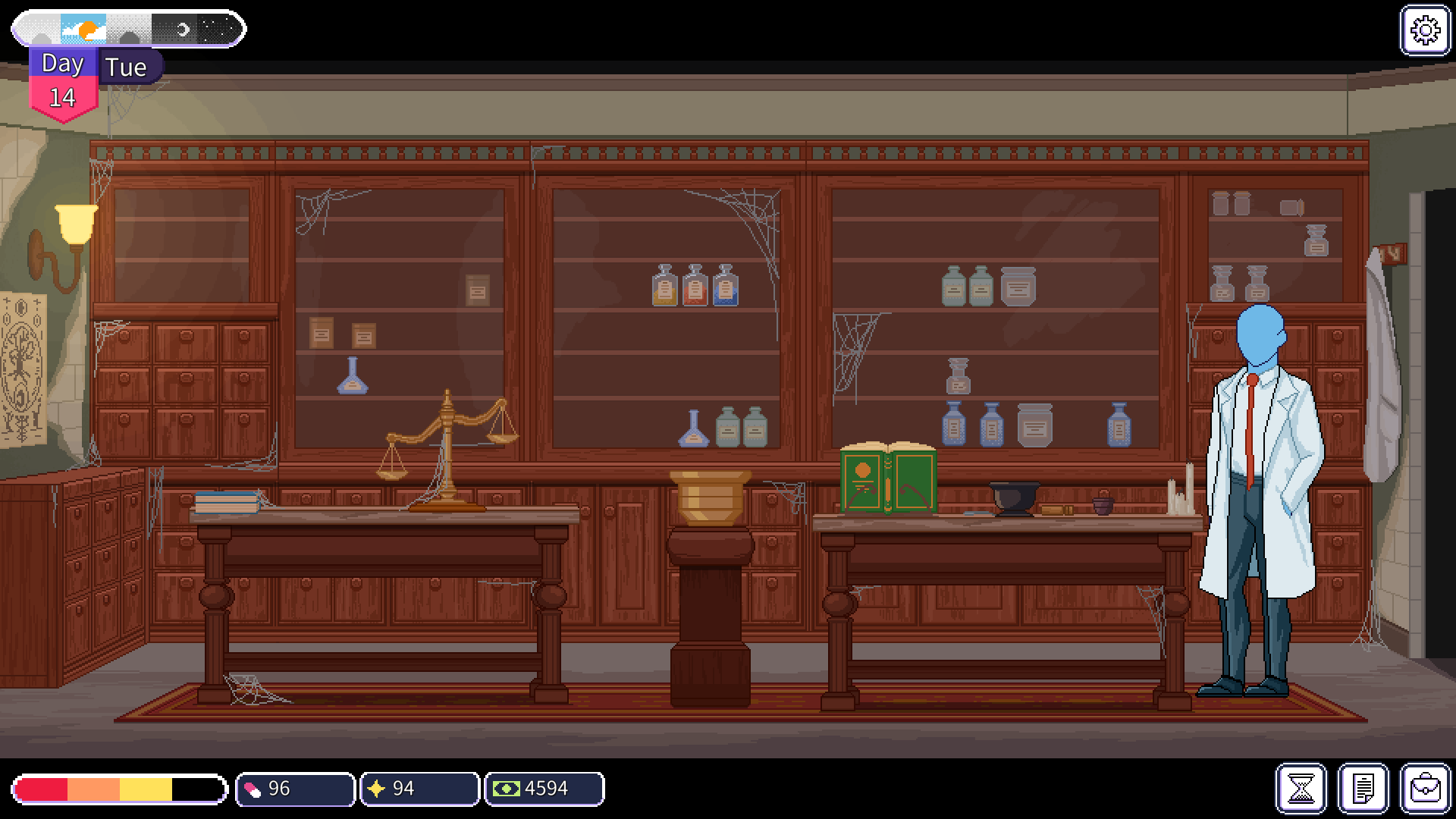The image size is (1456, 819).
Task: Click the hourglass time-skip icon
Action: [x=1300, y=788]
